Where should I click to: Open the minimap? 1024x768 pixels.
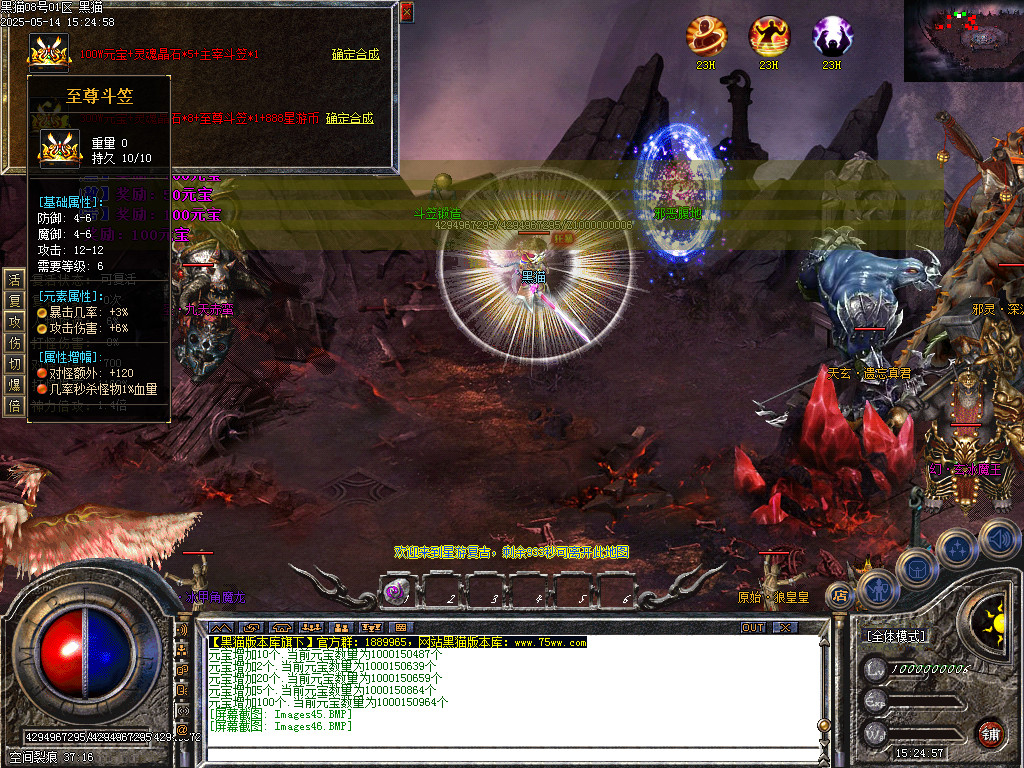[x=964, y=40]
